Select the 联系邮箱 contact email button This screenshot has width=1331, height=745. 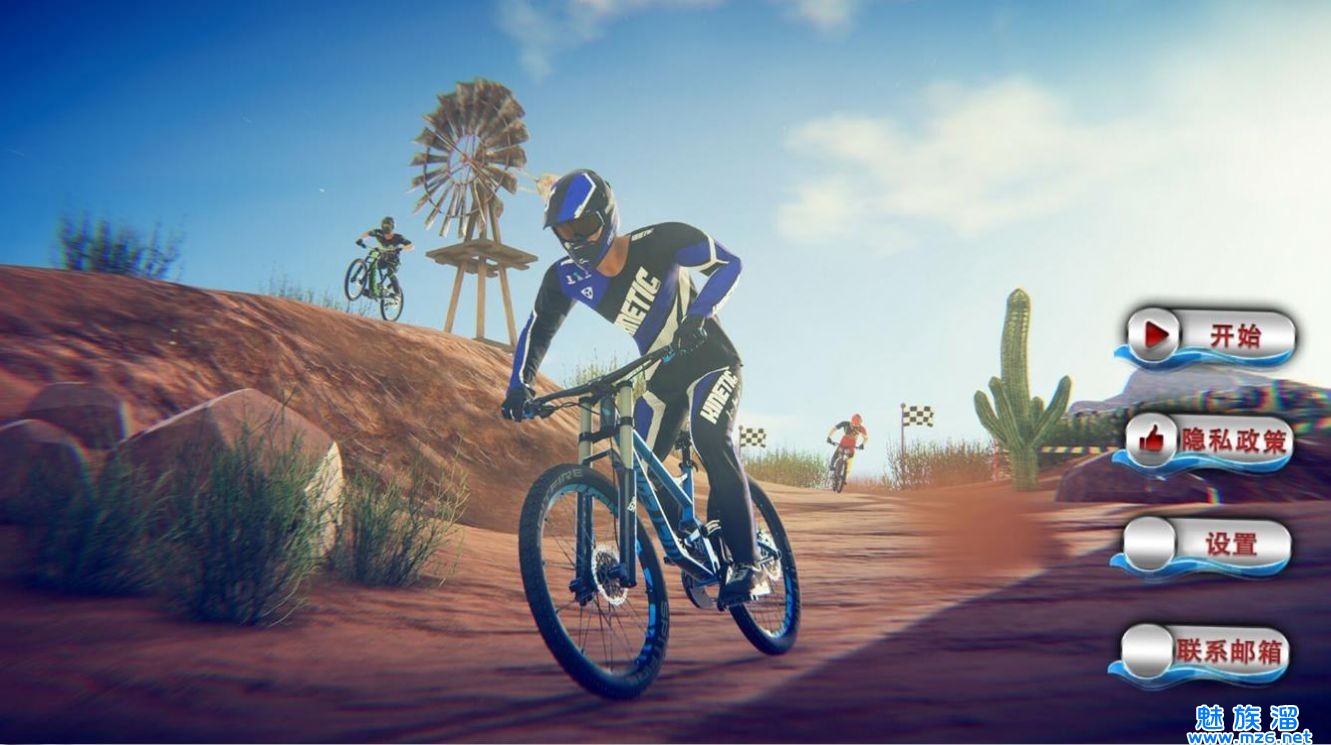point(1203,652)
